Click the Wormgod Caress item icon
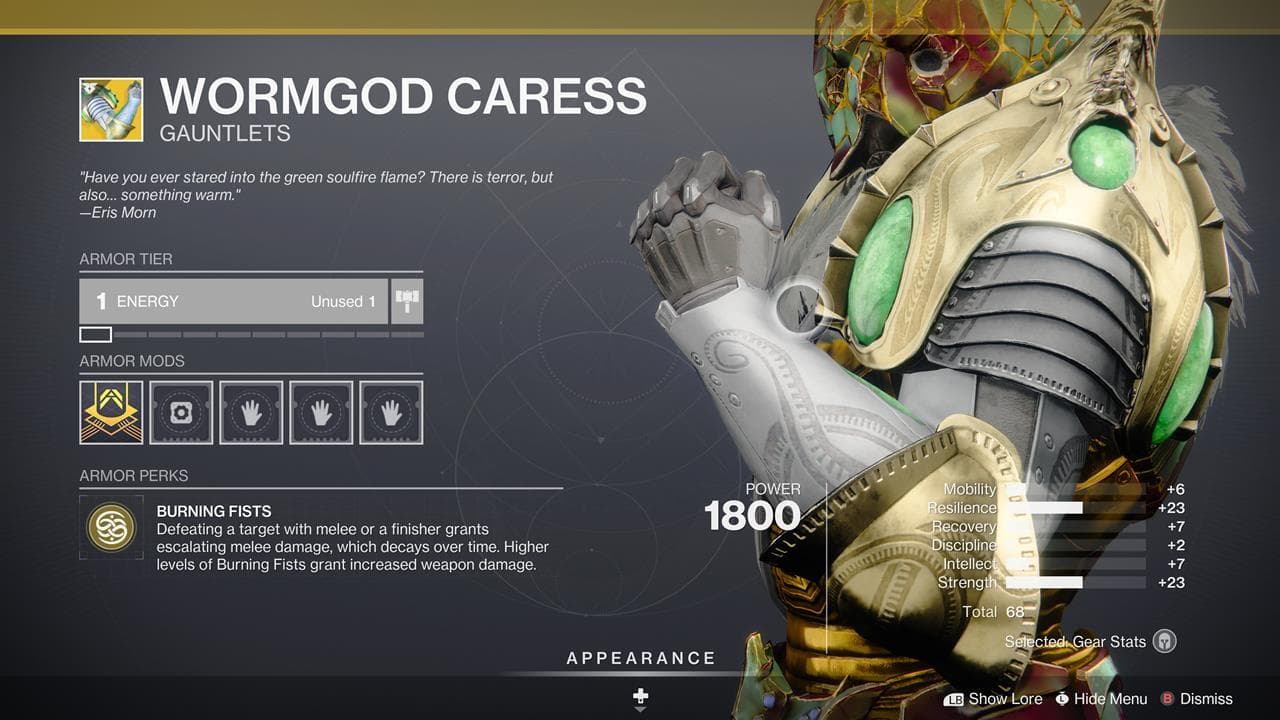 [111, 109]
